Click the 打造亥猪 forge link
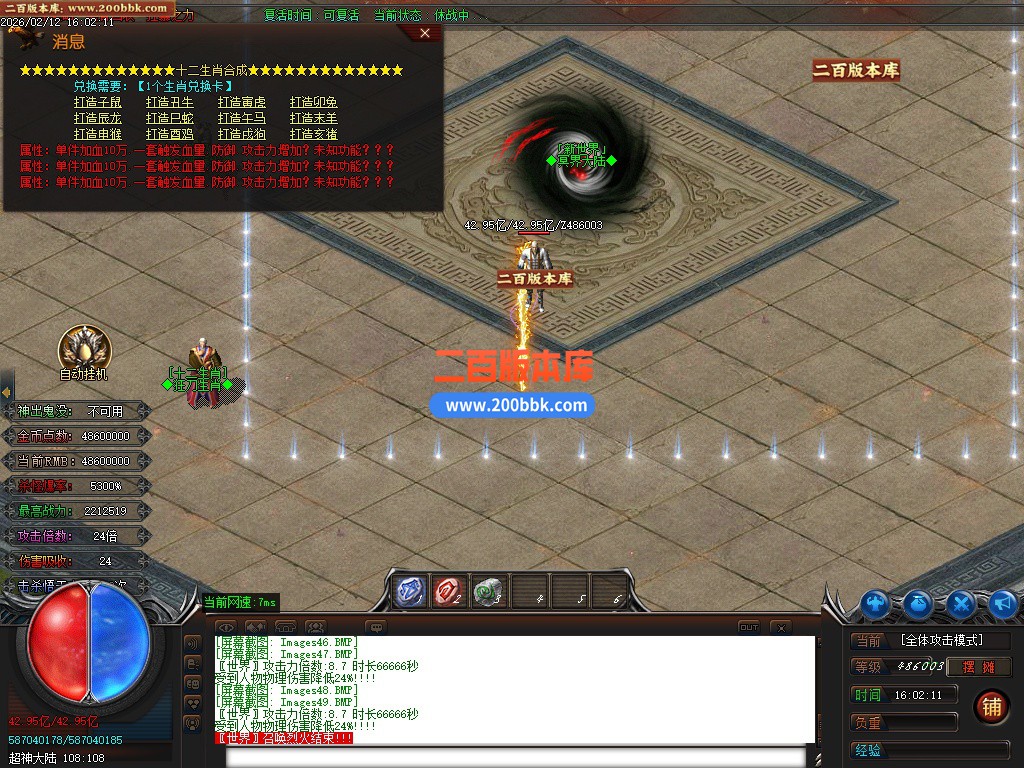 (314, 135)
